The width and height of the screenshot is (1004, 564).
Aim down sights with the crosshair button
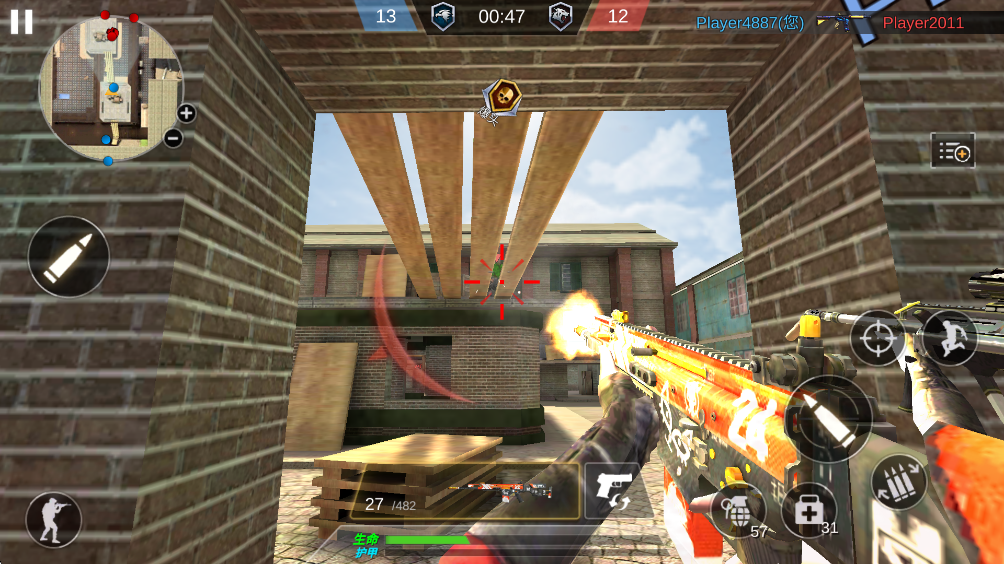point(877,337)
